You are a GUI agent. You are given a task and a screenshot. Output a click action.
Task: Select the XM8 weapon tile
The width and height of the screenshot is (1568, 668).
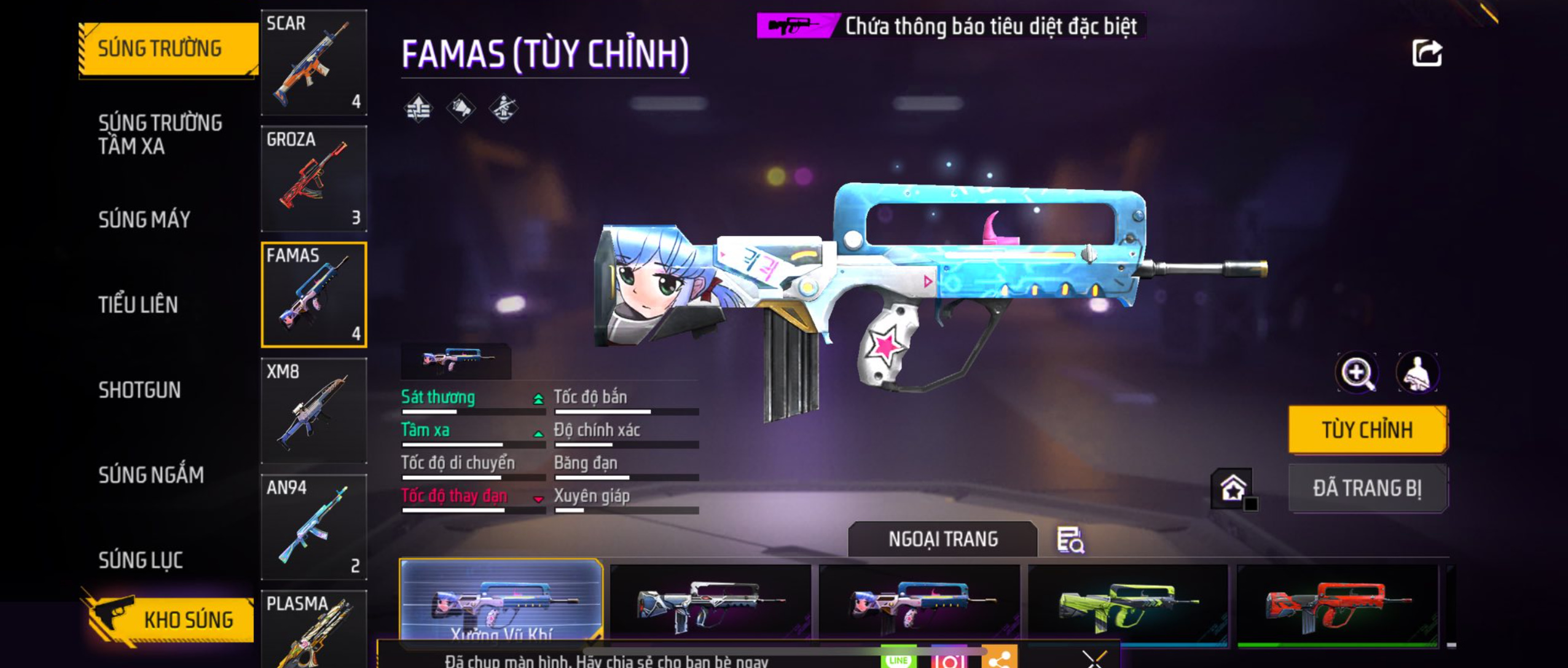[314, 411]
